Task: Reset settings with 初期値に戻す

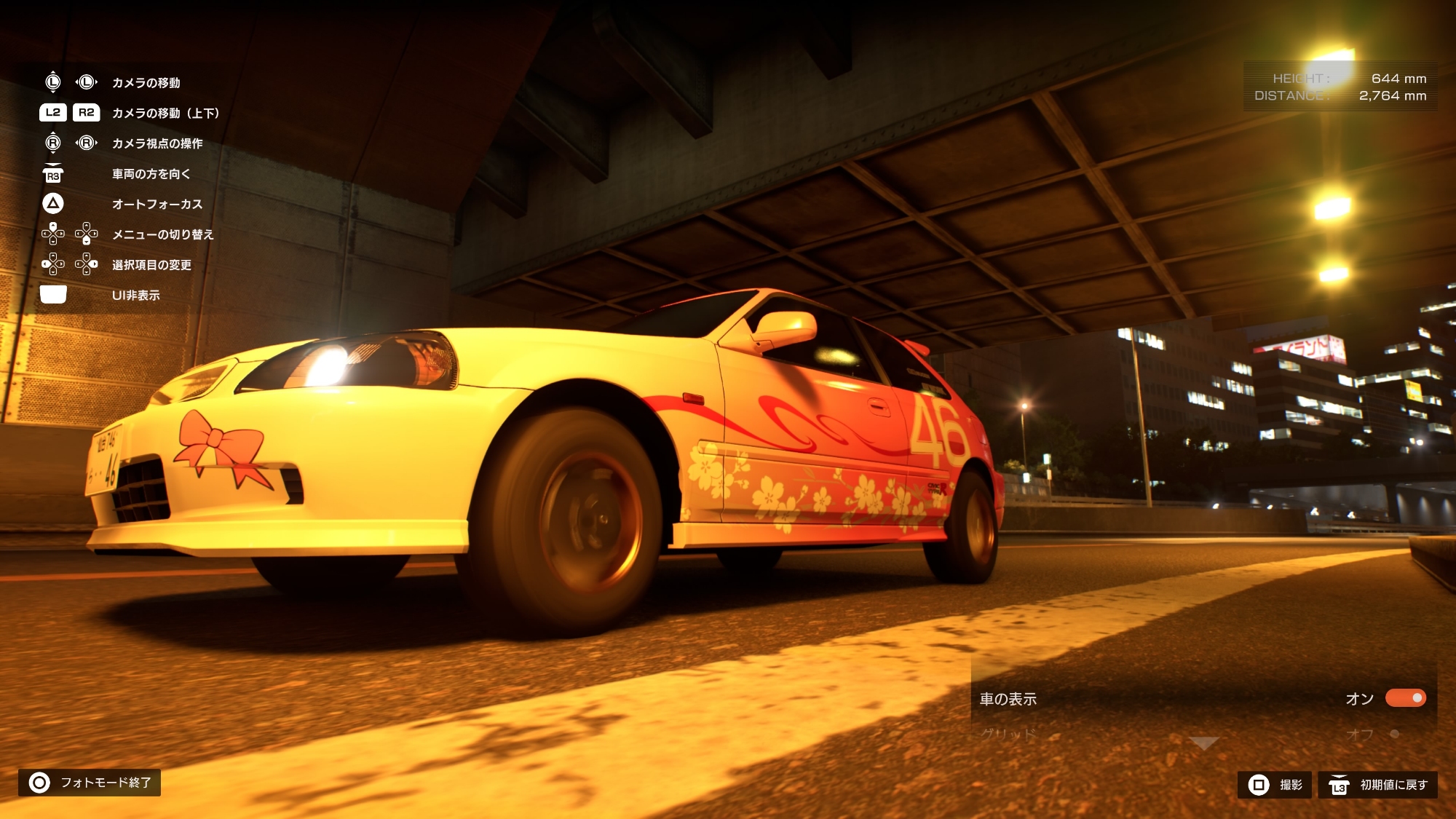Action: point(1377,785)
